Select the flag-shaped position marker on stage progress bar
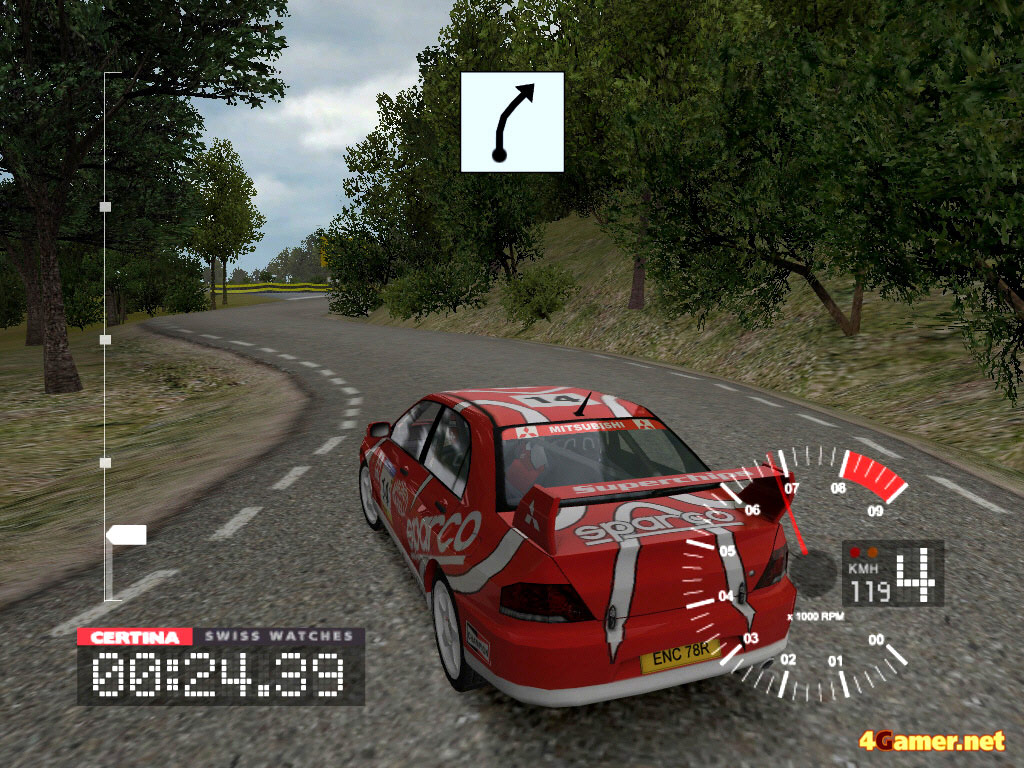This screenshot has width=1024, height=768. coord(127,535)
